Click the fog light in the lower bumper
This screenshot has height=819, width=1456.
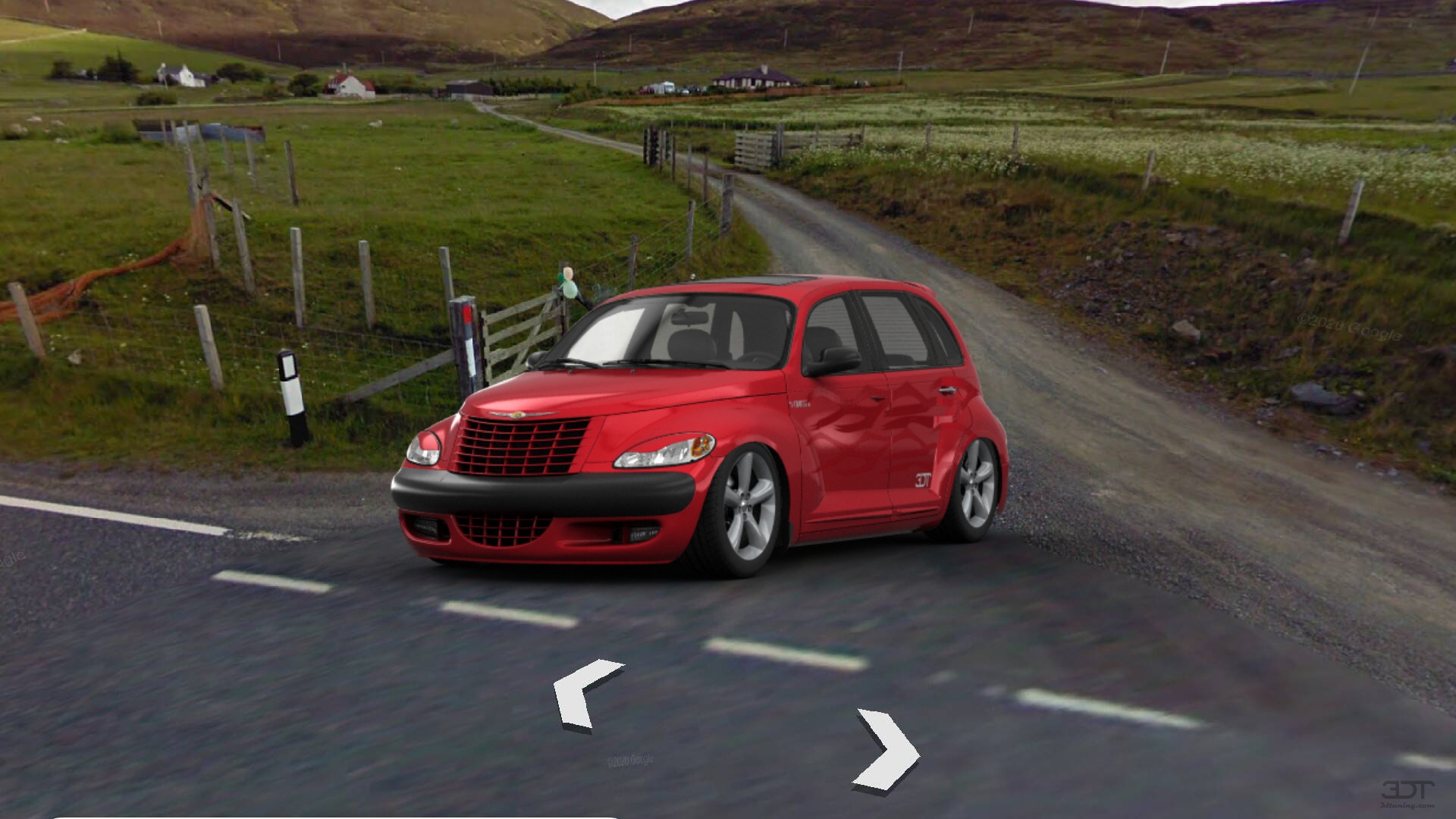pos(641,535)
